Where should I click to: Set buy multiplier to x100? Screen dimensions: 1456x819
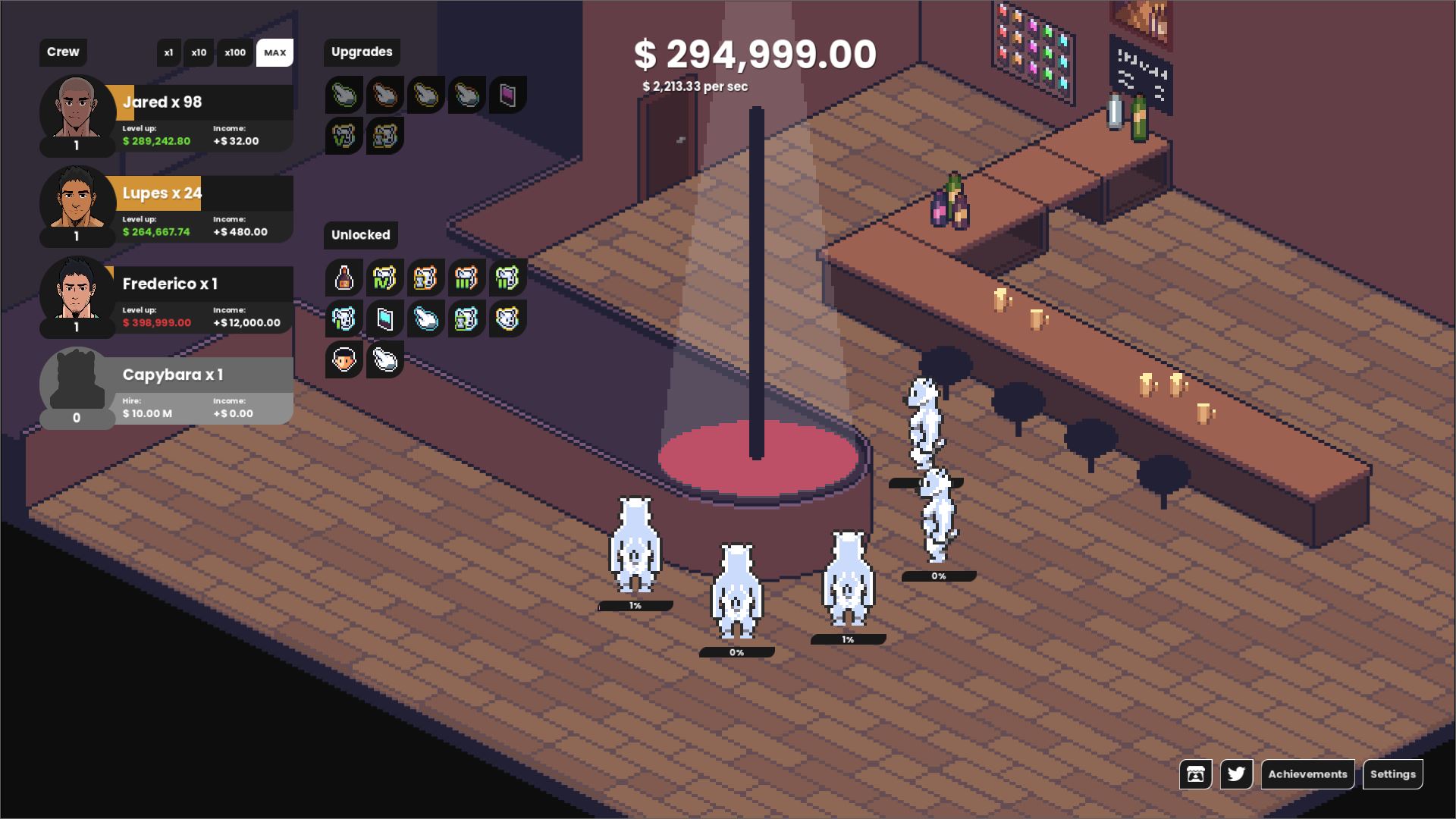coord(235,53)
